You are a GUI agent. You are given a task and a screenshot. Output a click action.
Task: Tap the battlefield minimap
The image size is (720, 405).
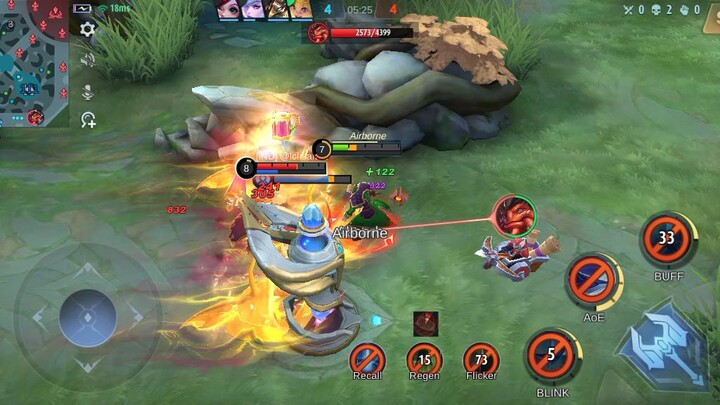(x=34, y=64)
